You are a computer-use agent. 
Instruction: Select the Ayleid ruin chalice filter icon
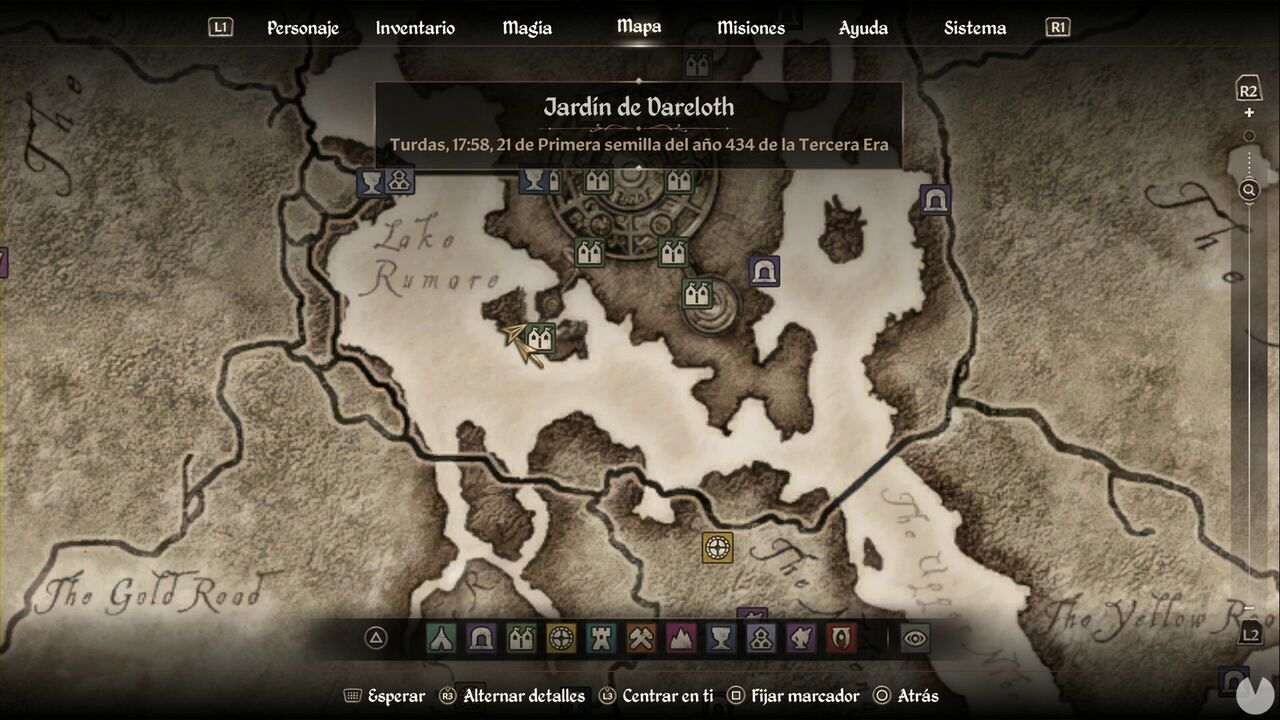tap(721, 638)
